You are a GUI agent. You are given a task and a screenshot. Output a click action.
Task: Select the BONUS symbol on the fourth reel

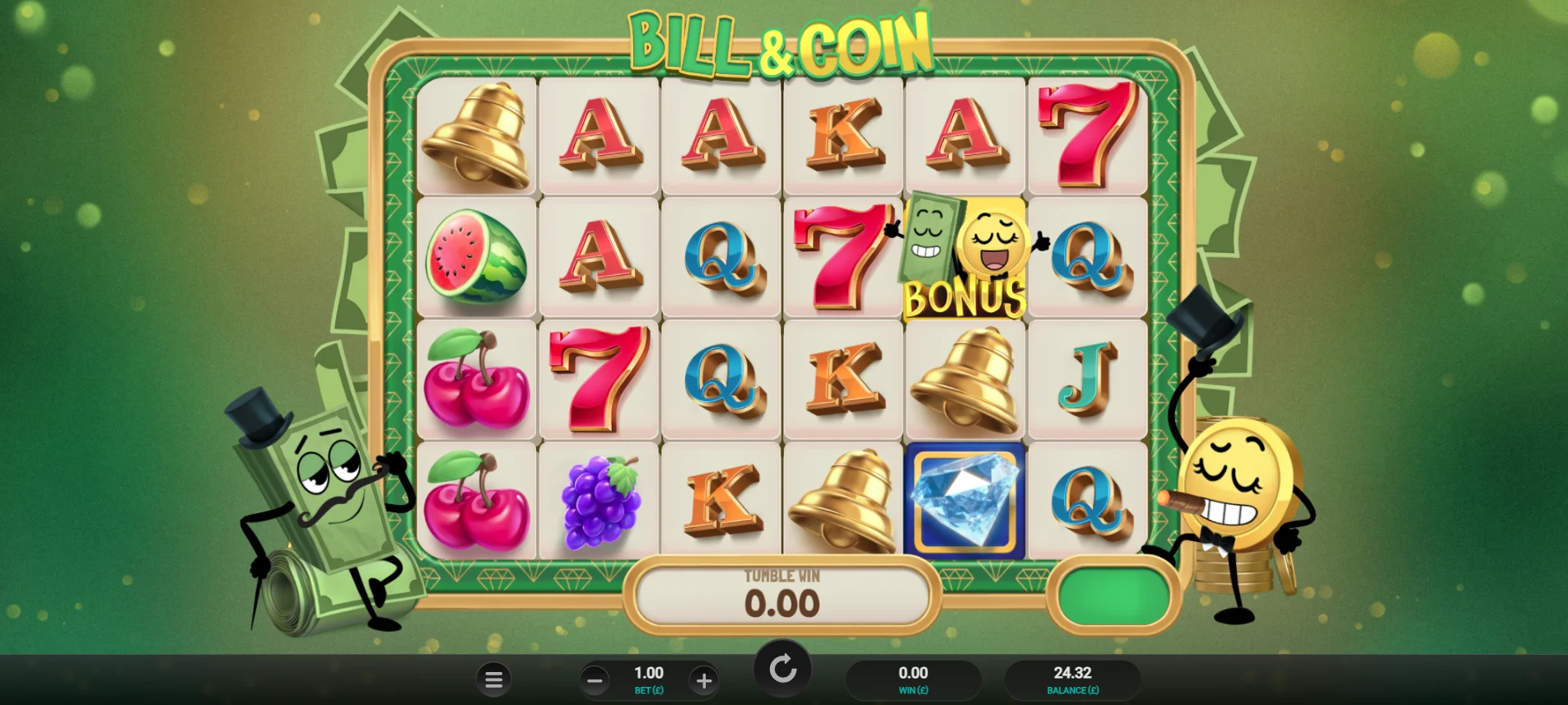coord(965,257)
